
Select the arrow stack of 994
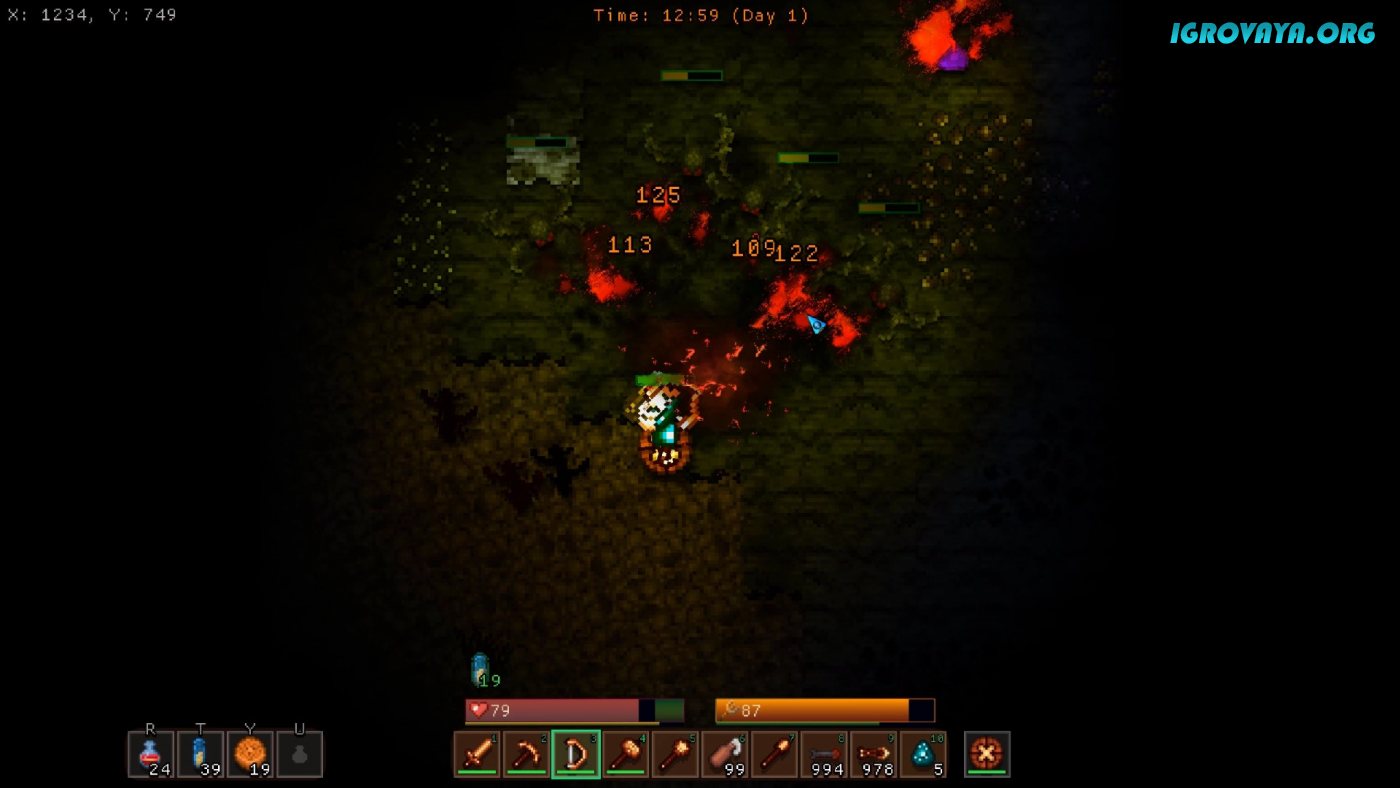(x=825, y=754)
